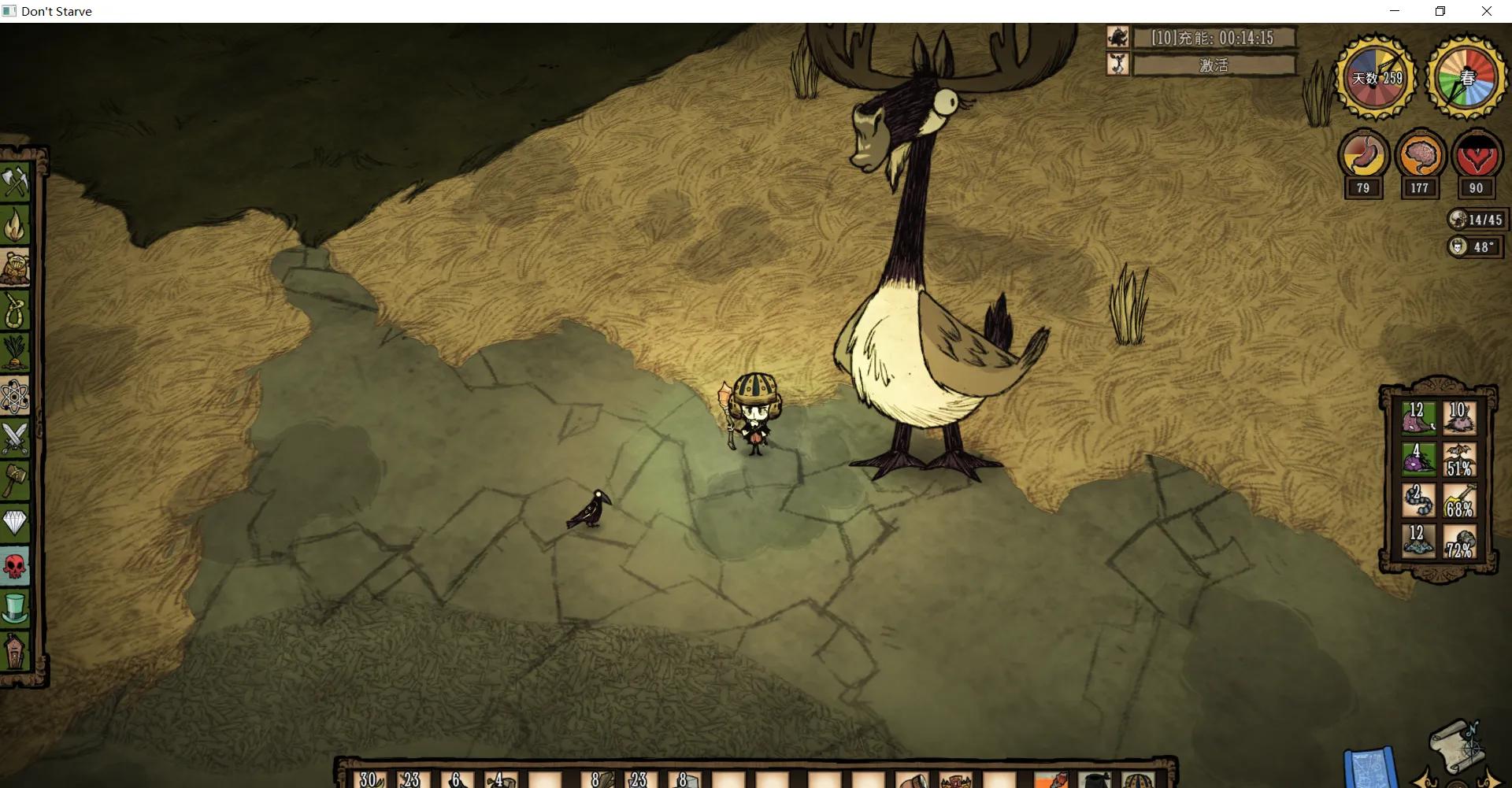Open the Refine diamond crafting tab

coord(16,523)
